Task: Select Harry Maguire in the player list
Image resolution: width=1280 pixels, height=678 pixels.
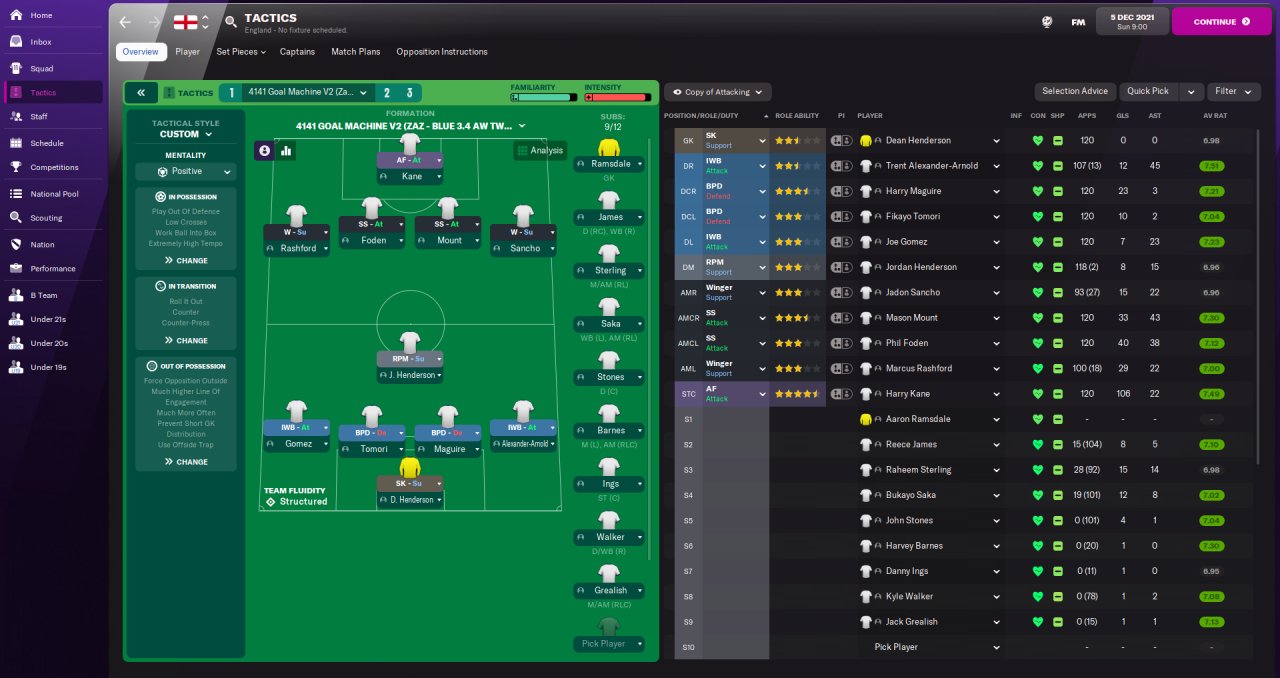Action: 913,191
